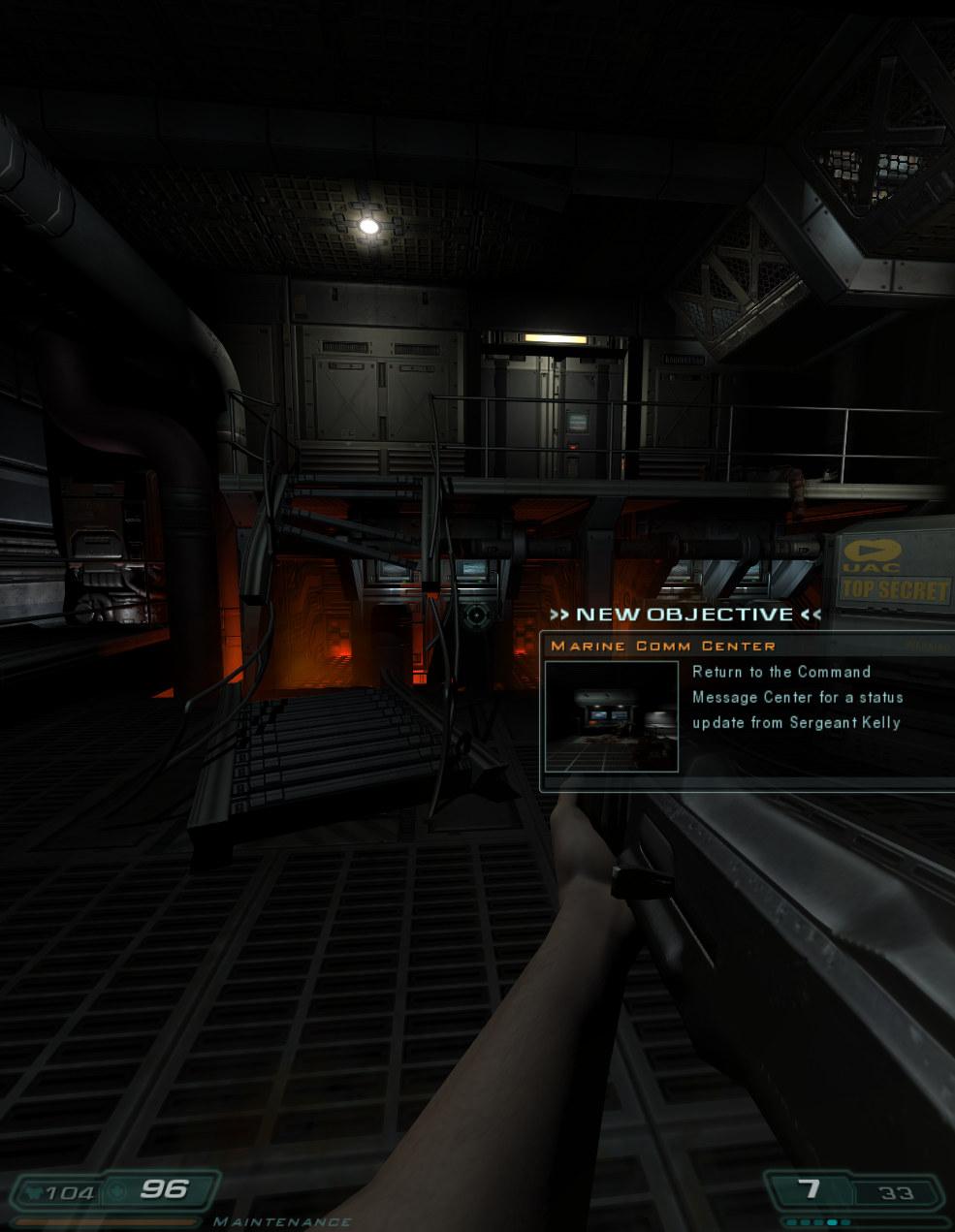Screen dimensions: 955x1232
Task: Click the New Objective notification header
Action: coord(684,615)
